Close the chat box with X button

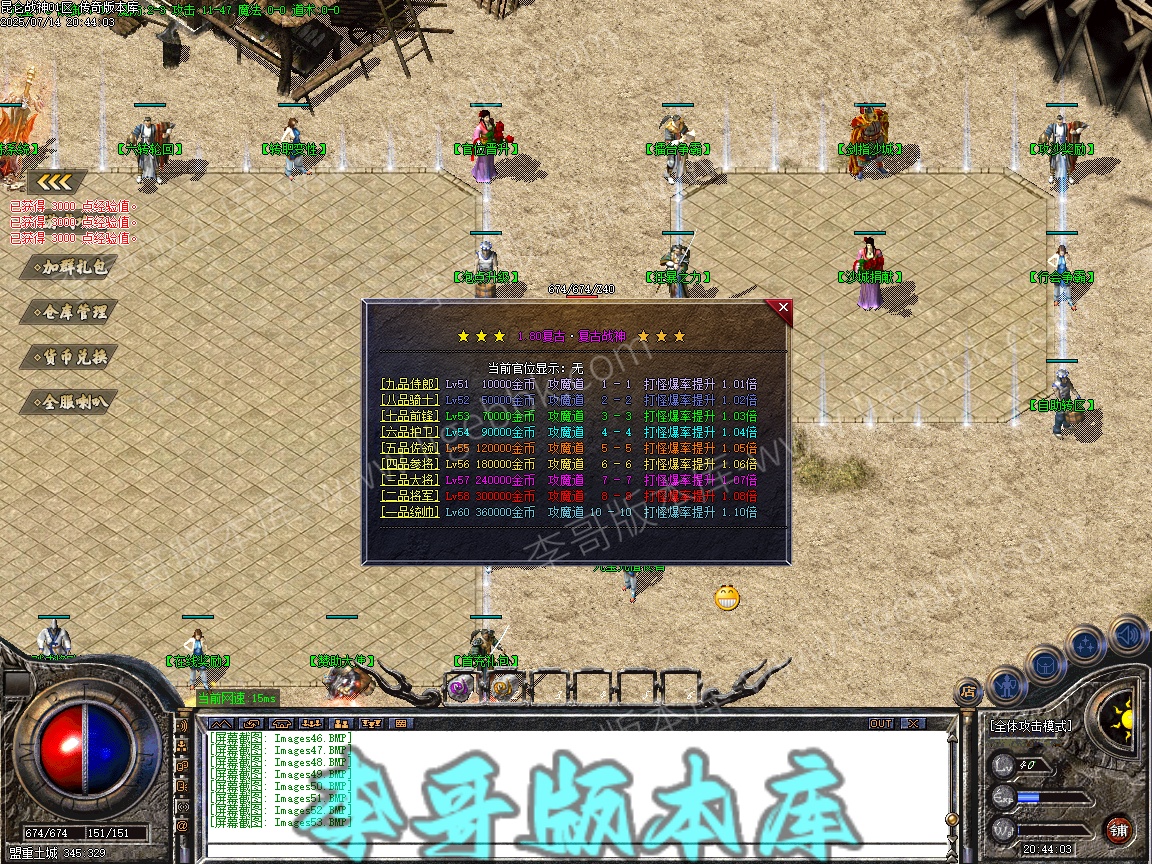[912, 723]
